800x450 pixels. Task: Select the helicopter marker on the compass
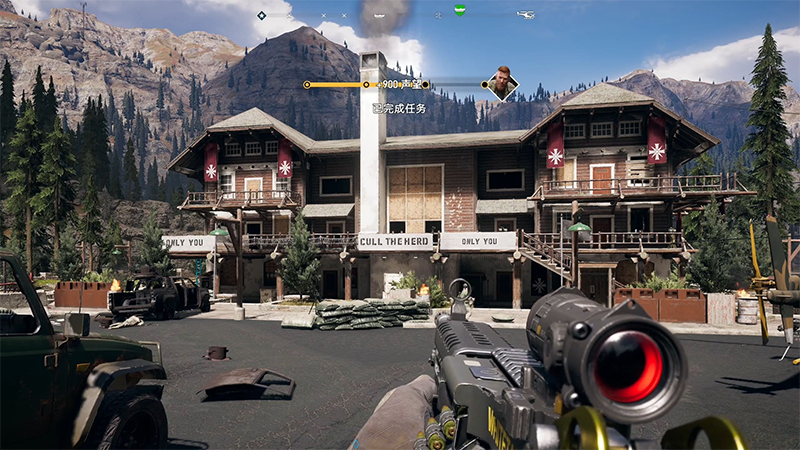tap(526, 15)
